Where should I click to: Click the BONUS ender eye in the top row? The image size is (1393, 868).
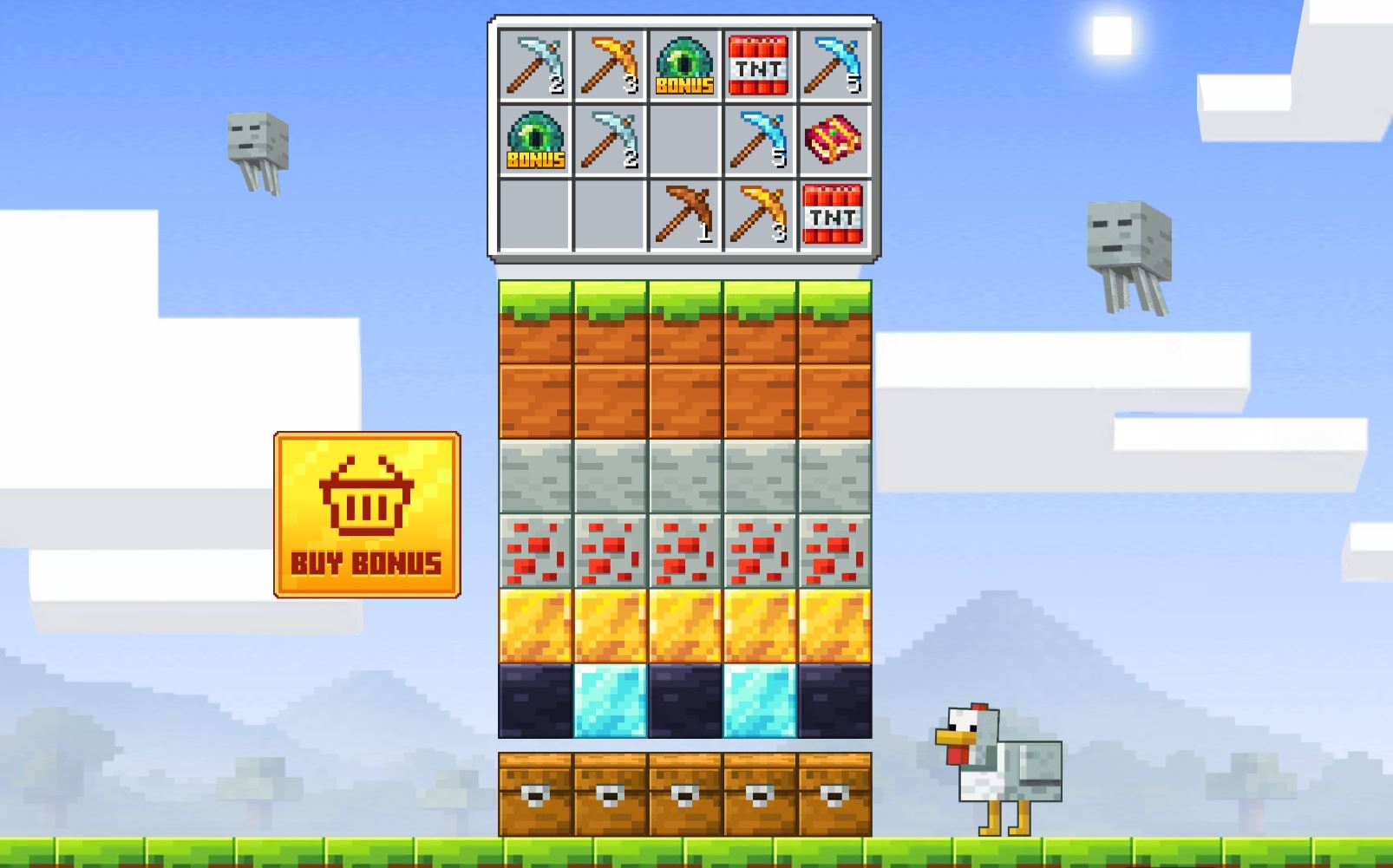(x=684, y=61)
